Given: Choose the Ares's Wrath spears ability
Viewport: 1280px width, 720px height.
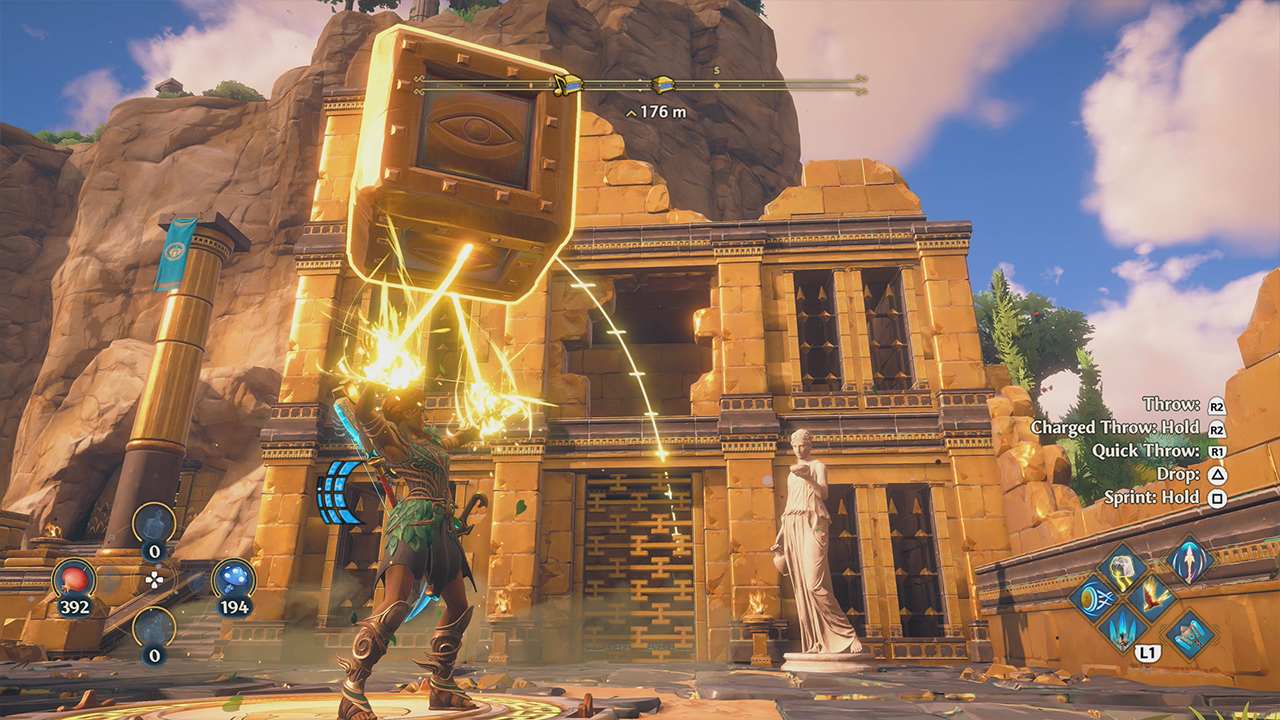Looking at the screenshot, I should coord(1121,631).
